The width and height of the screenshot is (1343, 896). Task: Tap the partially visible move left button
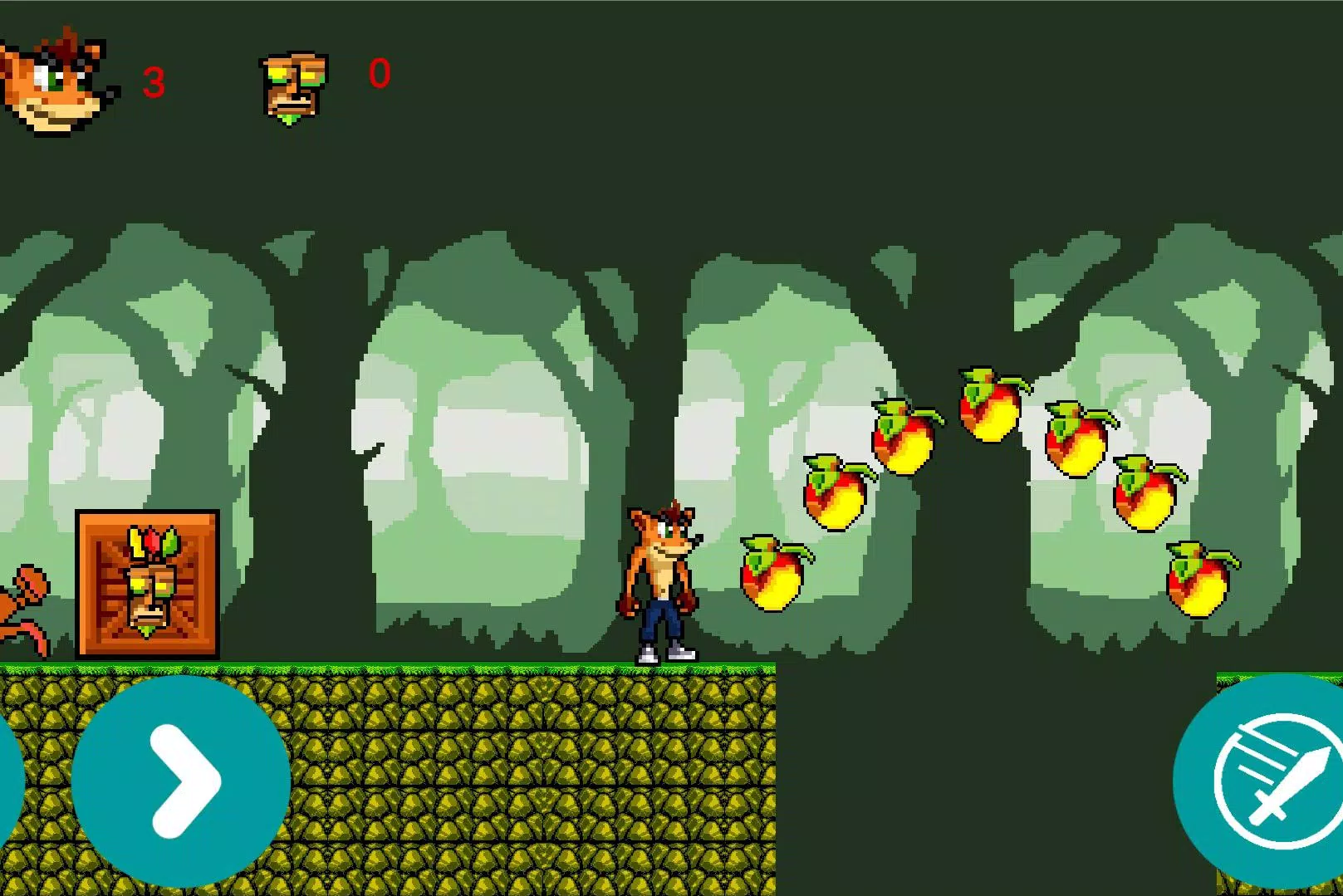point(8,781)
